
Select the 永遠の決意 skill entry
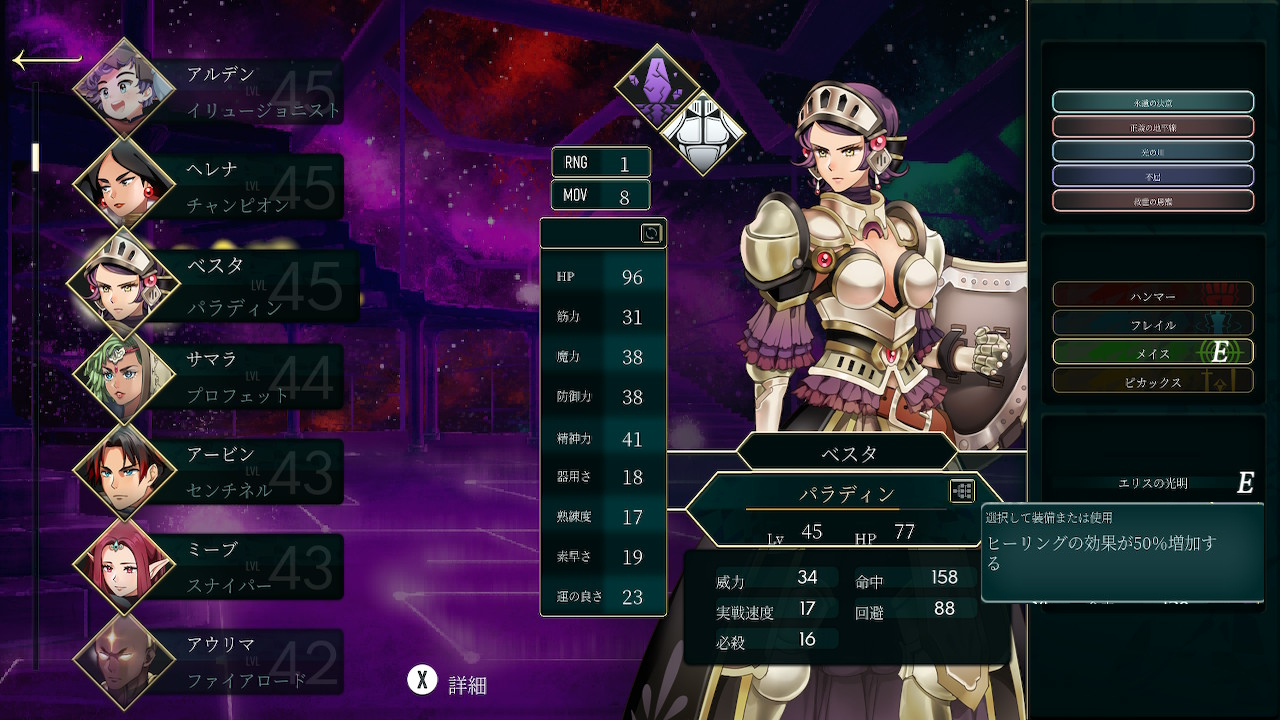click(x=1152, y=102)
